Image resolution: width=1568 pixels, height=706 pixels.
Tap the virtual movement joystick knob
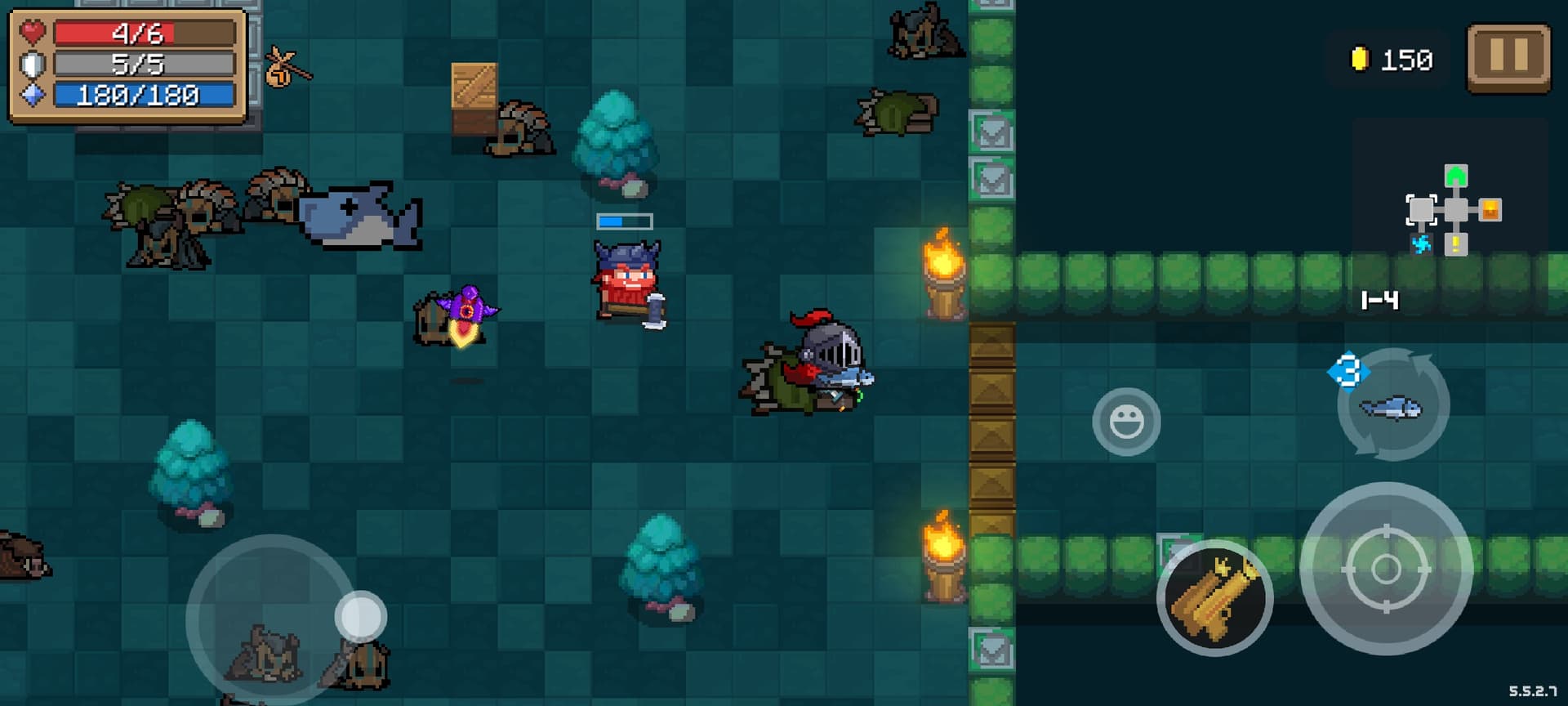coord(360,616)
